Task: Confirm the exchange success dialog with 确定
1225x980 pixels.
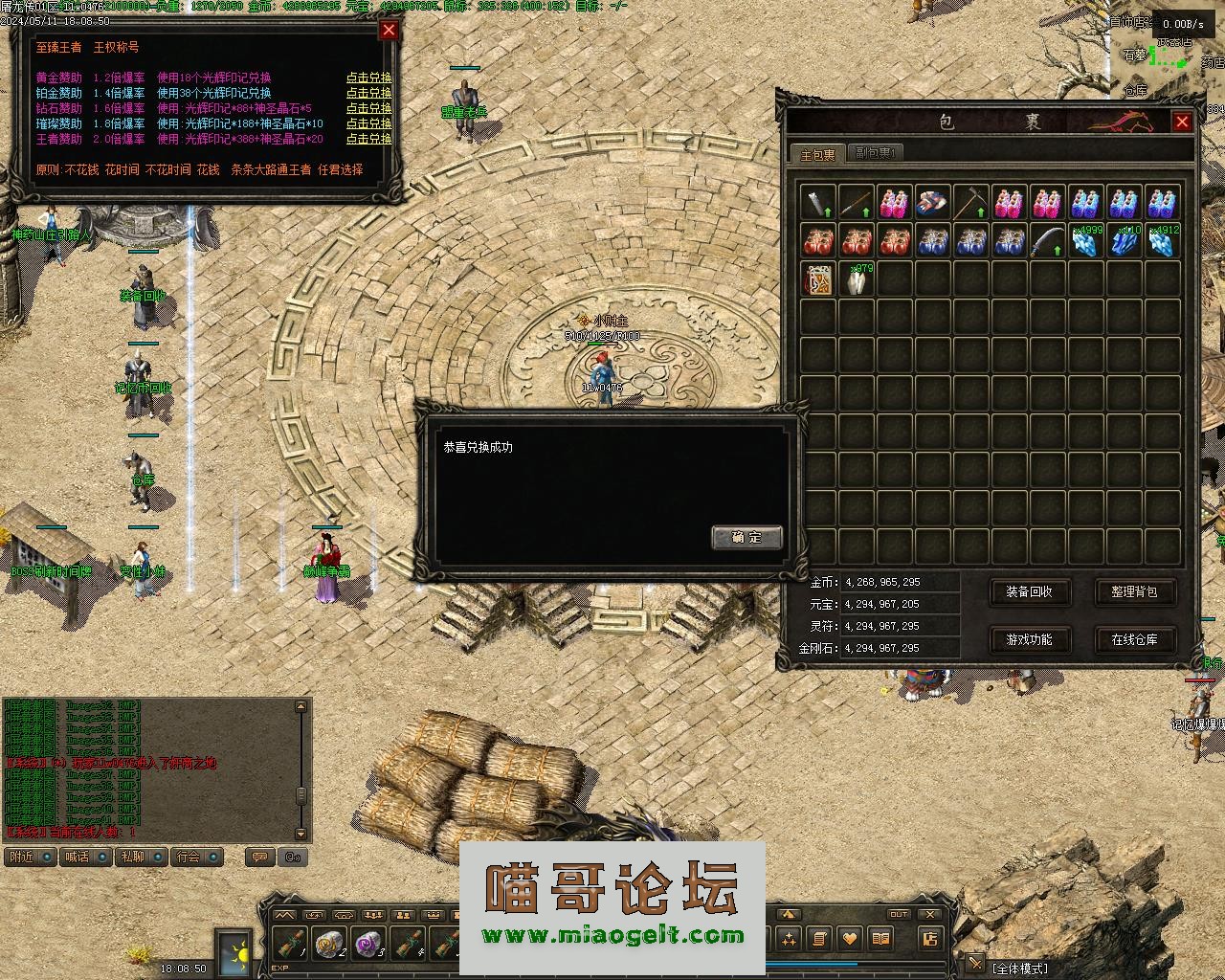Action: coord(746,537)
